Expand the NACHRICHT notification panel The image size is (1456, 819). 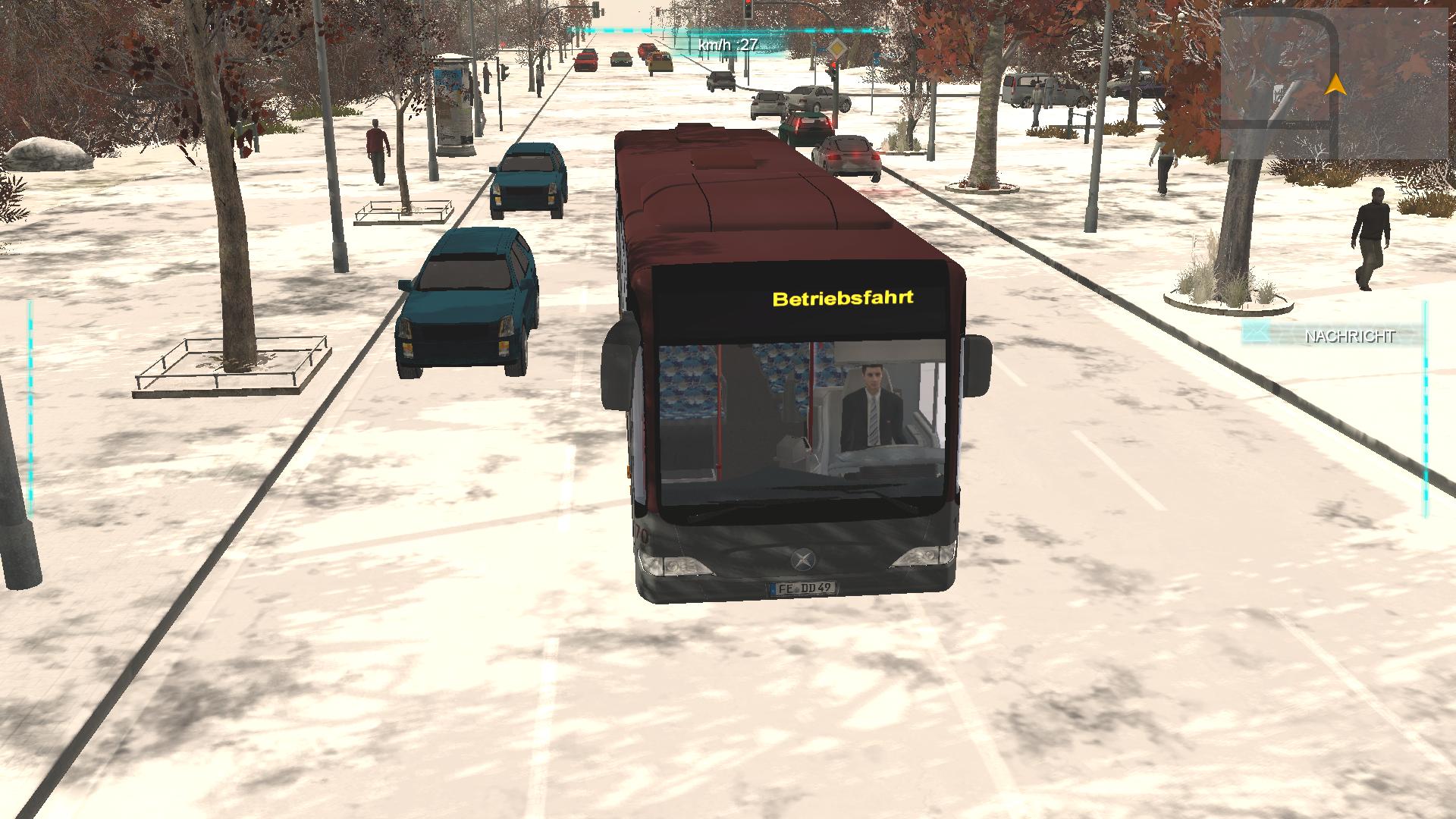point(1350,334)
